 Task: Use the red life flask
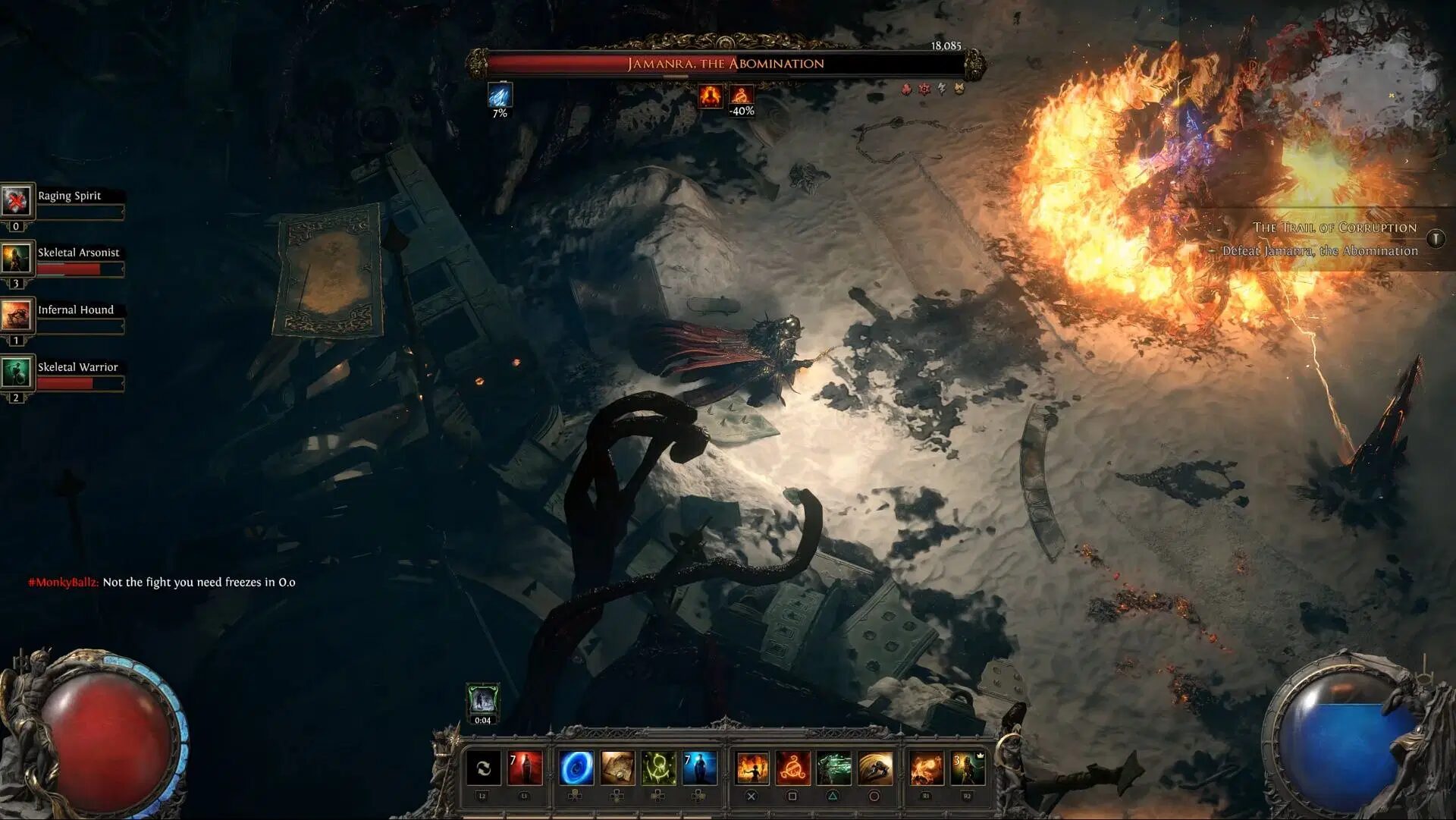coord(525,768)
